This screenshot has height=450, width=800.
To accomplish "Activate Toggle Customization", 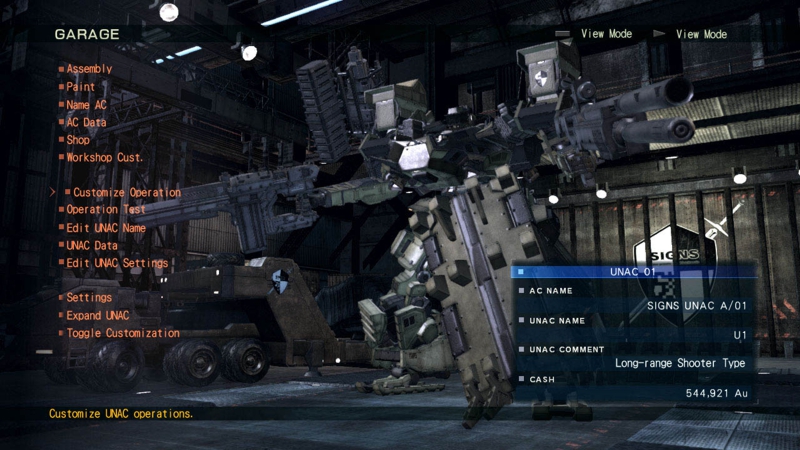I will tap(123, 333).
